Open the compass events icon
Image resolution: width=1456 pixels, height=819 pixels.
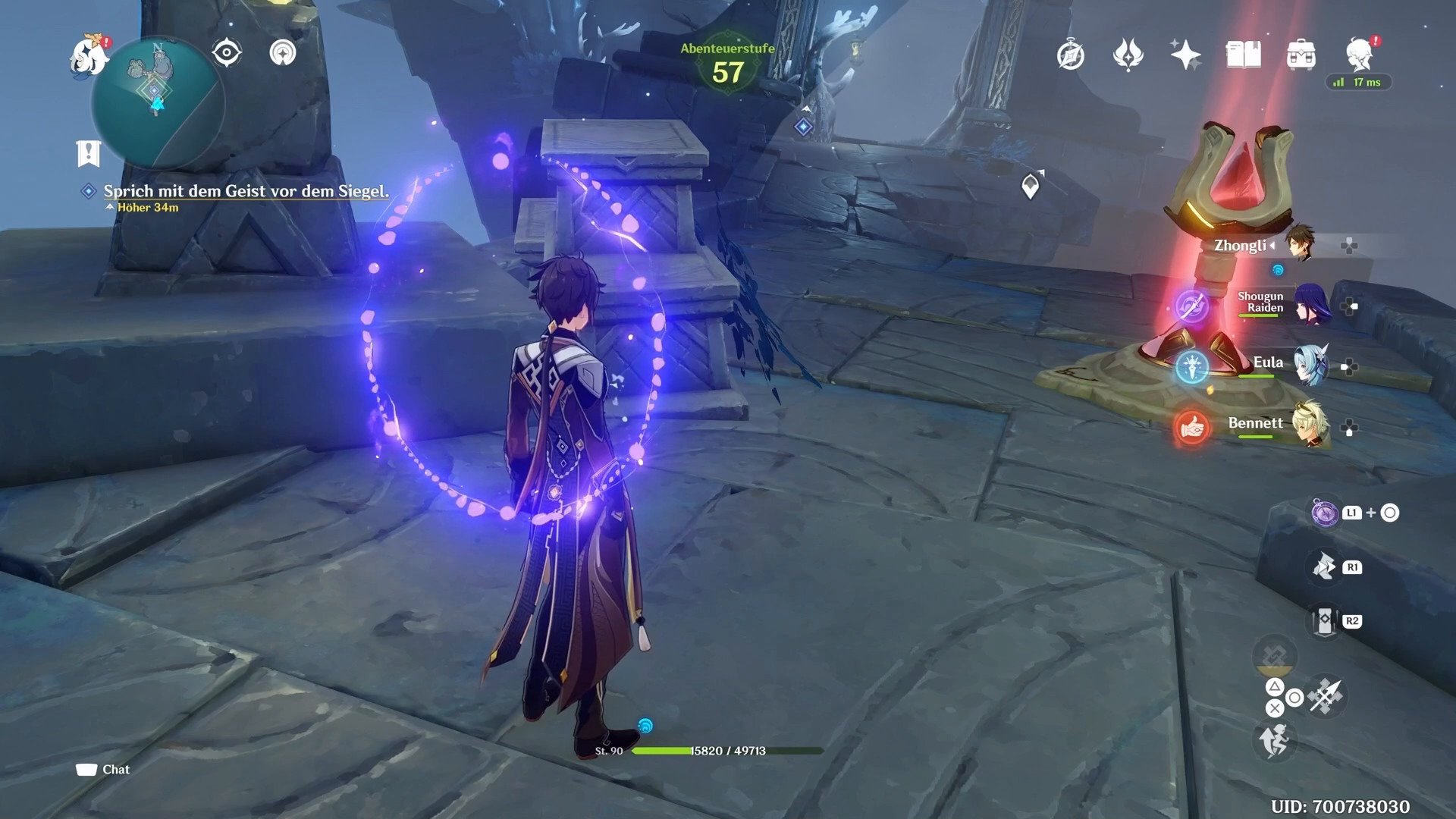[1071, 55]
